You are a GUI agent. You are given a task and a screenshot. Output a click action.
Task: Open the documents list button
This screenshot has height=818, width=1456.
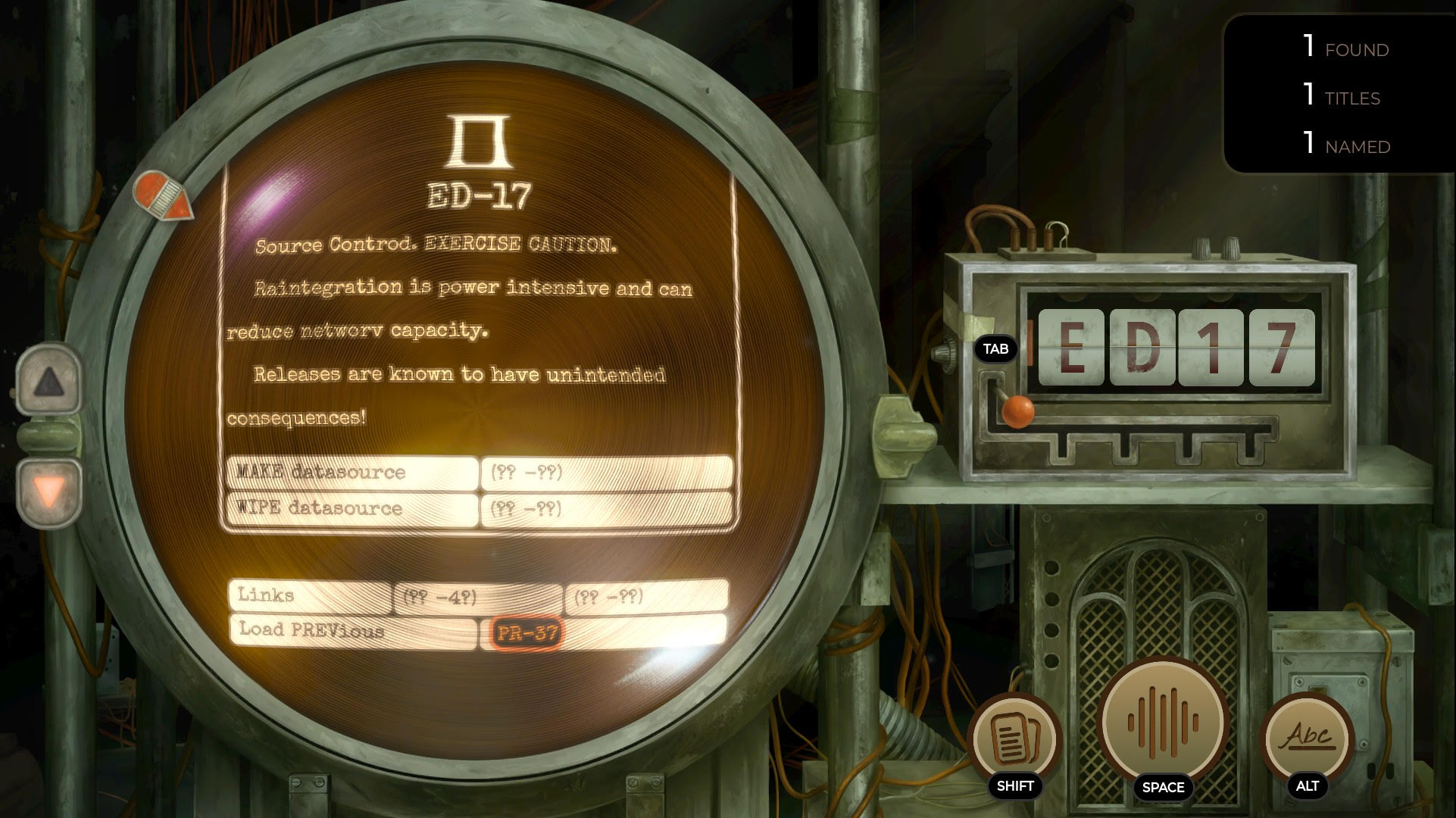(1014, 738)
